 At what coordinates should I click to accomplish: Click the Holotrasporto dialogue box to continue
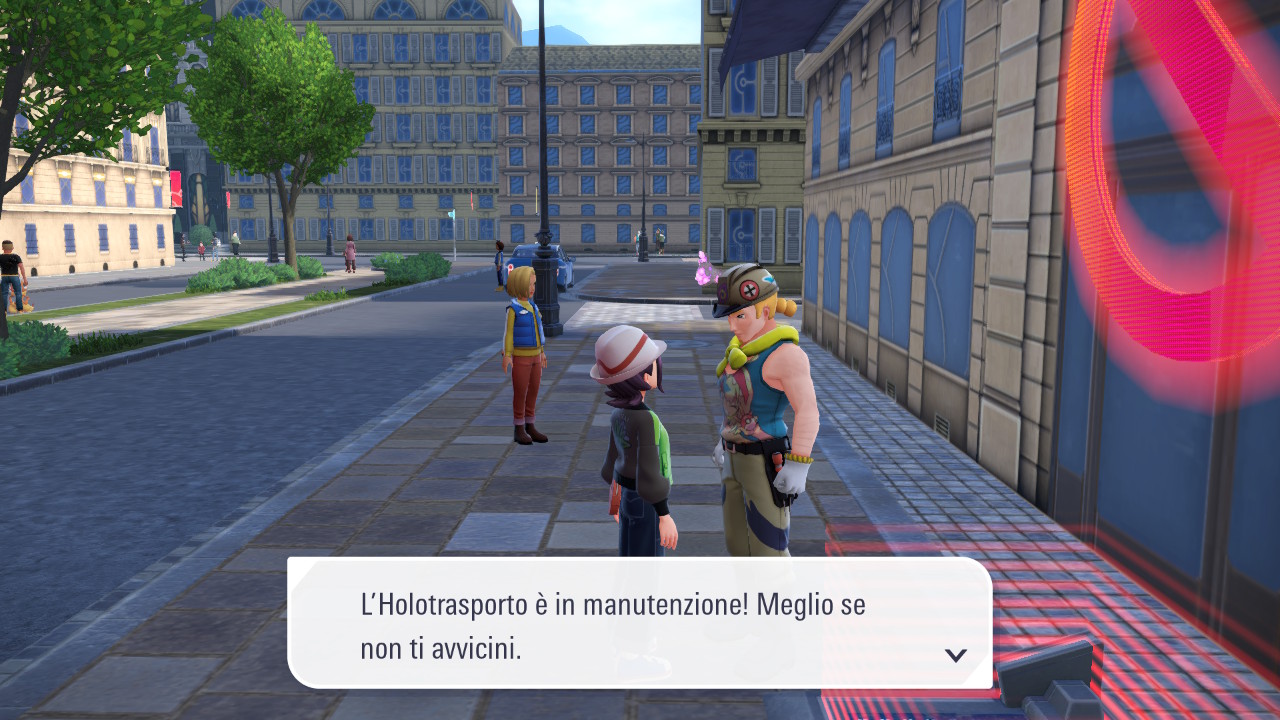pos(640,622)
